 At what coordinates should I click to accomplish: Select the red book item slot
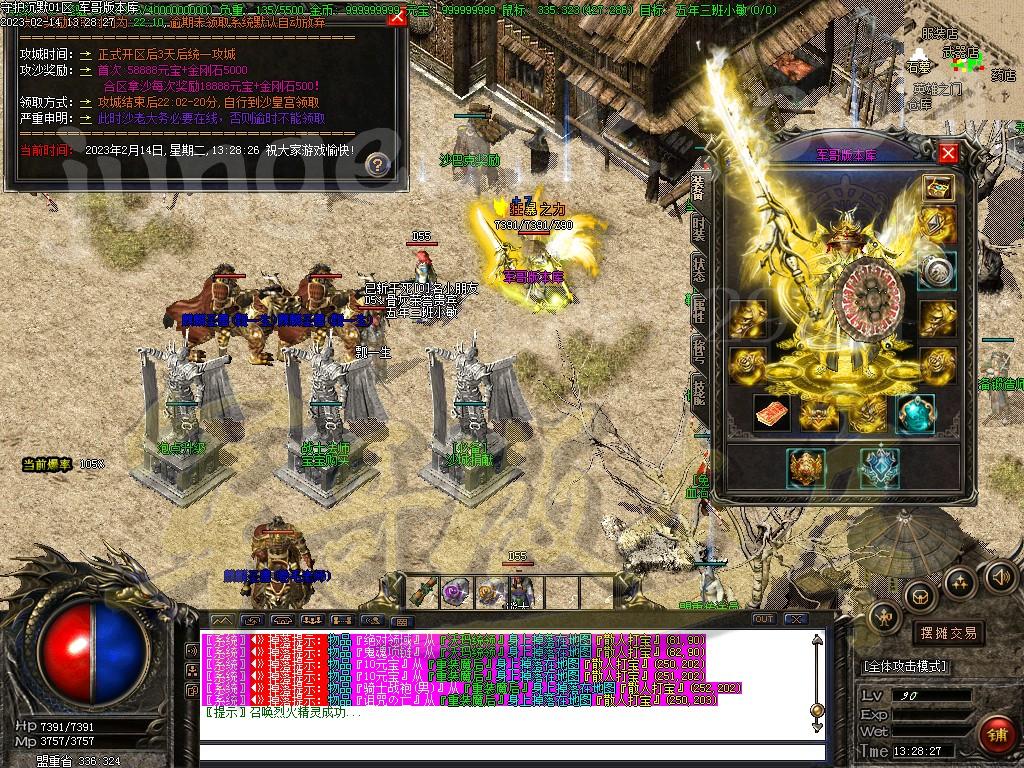pos(772,413)
